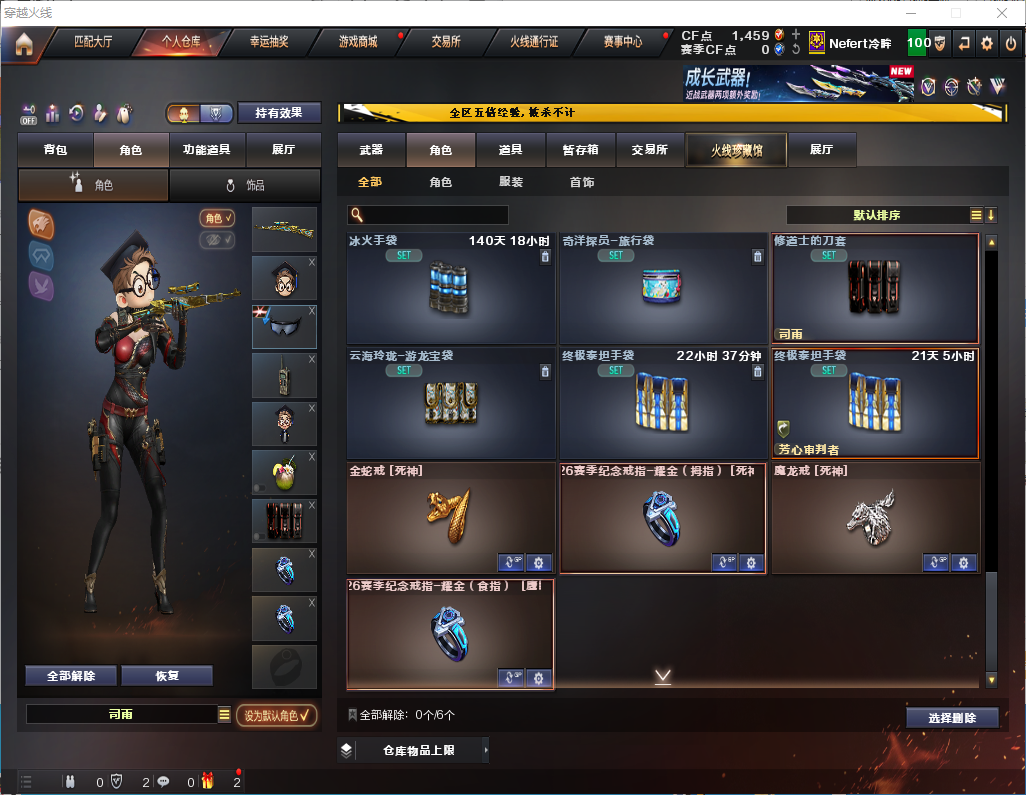
Task: Filter items by 首饰
Action: point(581,182)
